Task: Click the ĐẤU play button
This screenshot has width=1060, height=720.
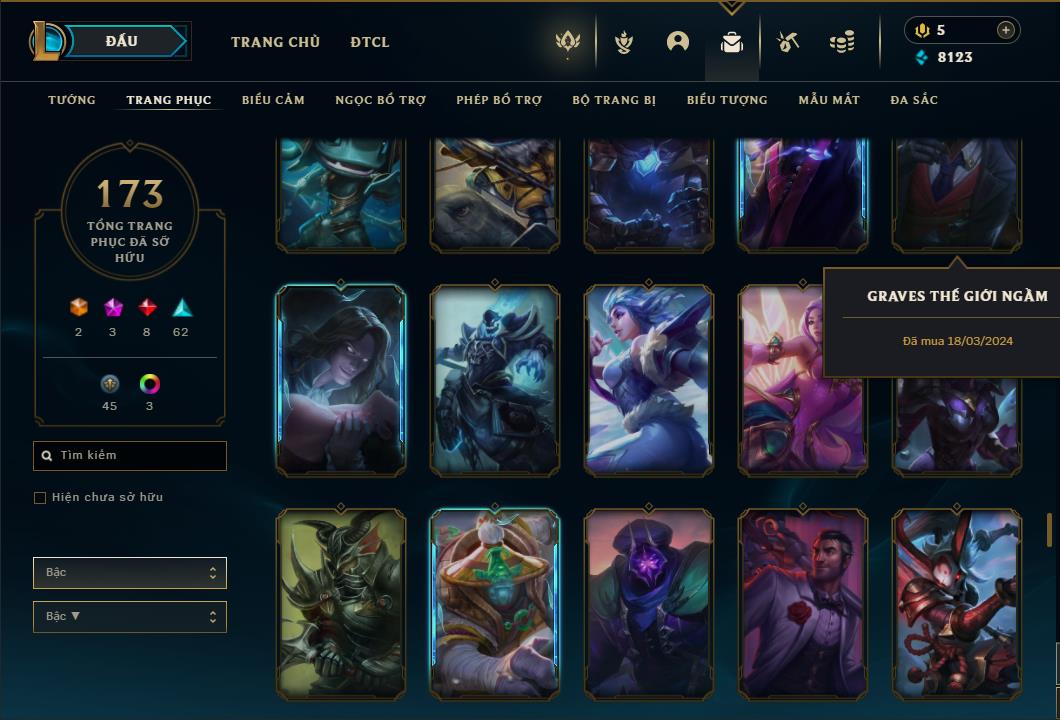Action: (x=121, y=41)
